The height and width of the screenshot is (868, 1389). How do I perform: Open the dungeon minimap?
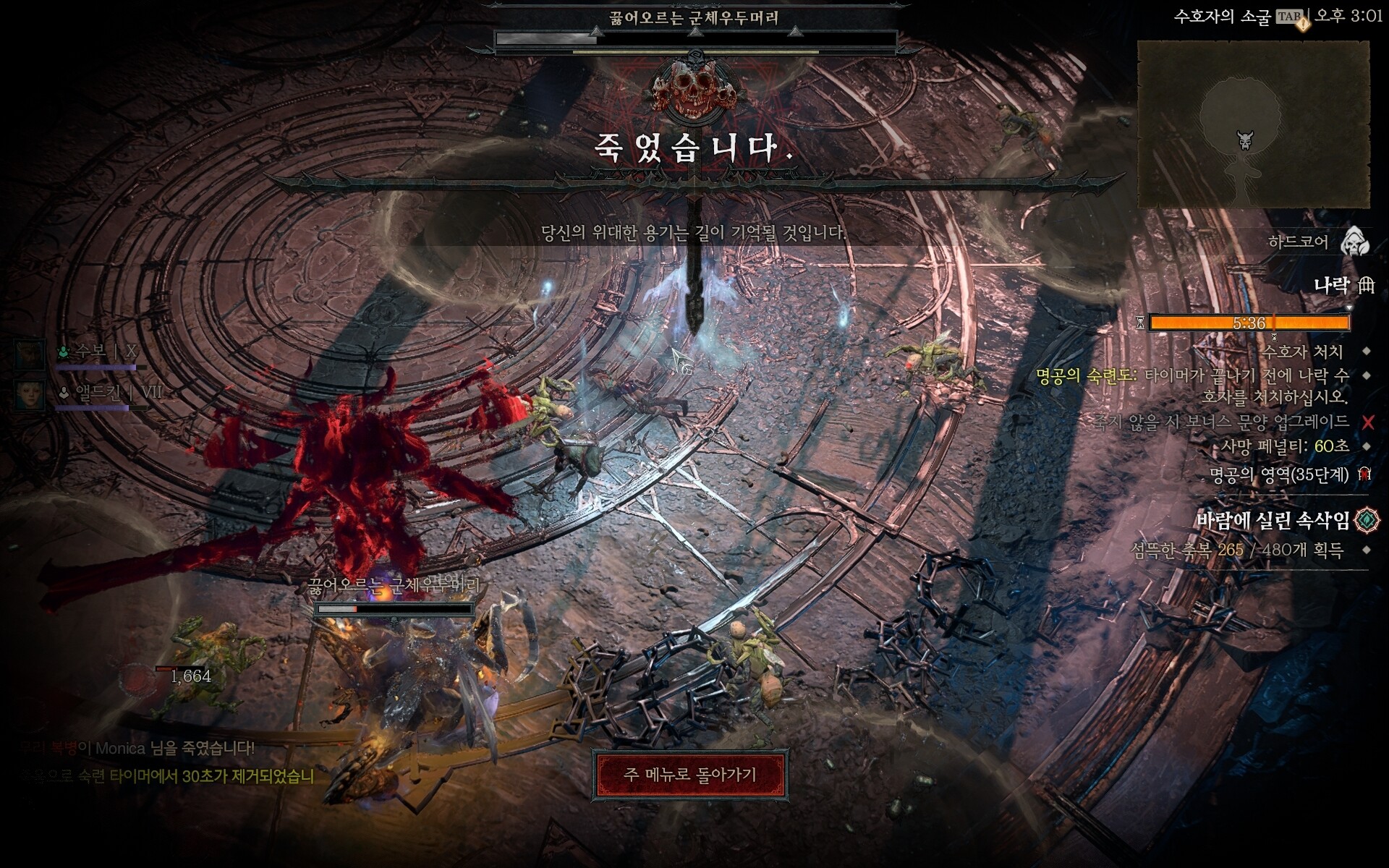point(1253,124)
